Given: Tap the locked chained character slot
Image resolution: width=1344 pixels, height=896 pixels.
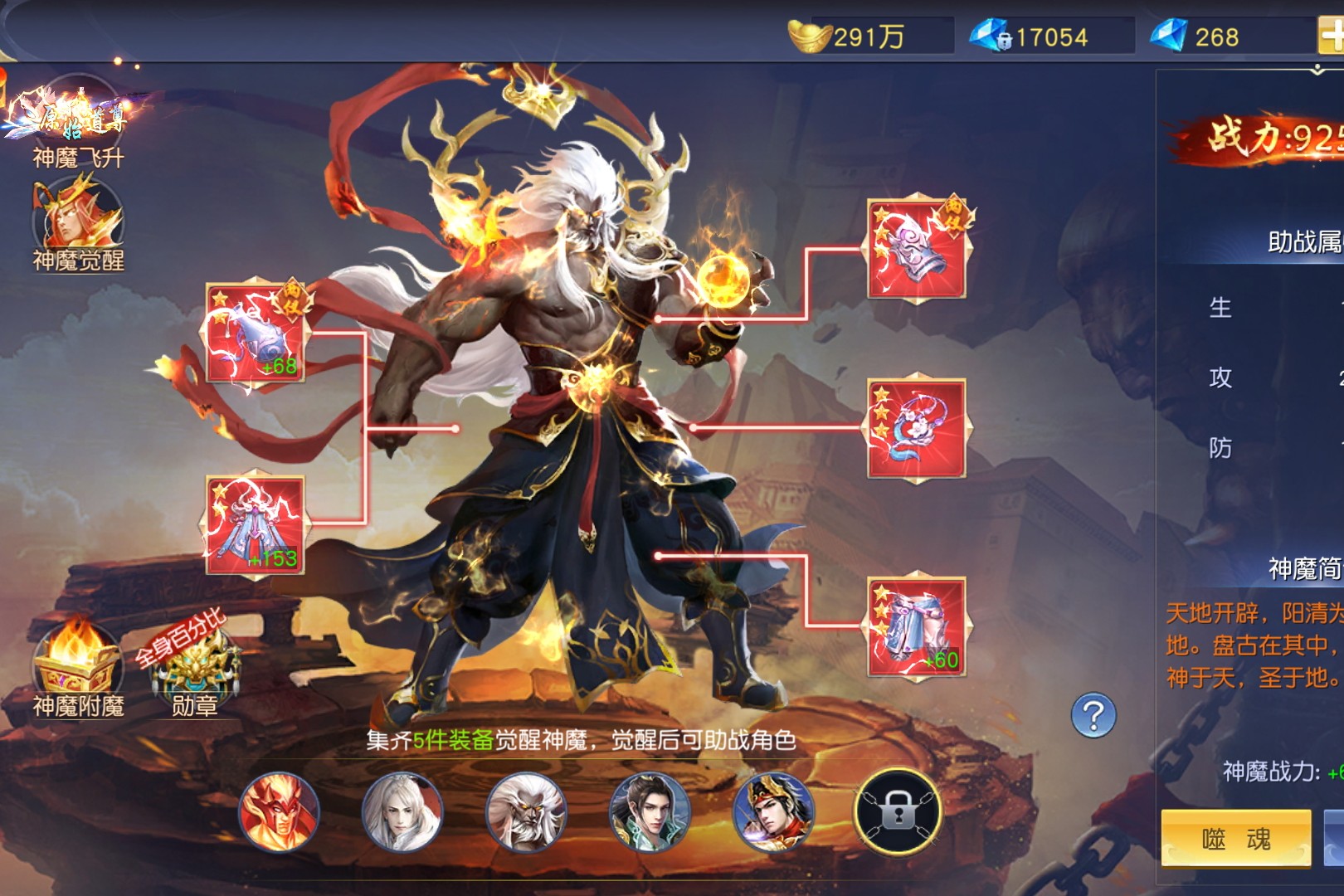Looking at the screenshot, I should coord(898,811).
